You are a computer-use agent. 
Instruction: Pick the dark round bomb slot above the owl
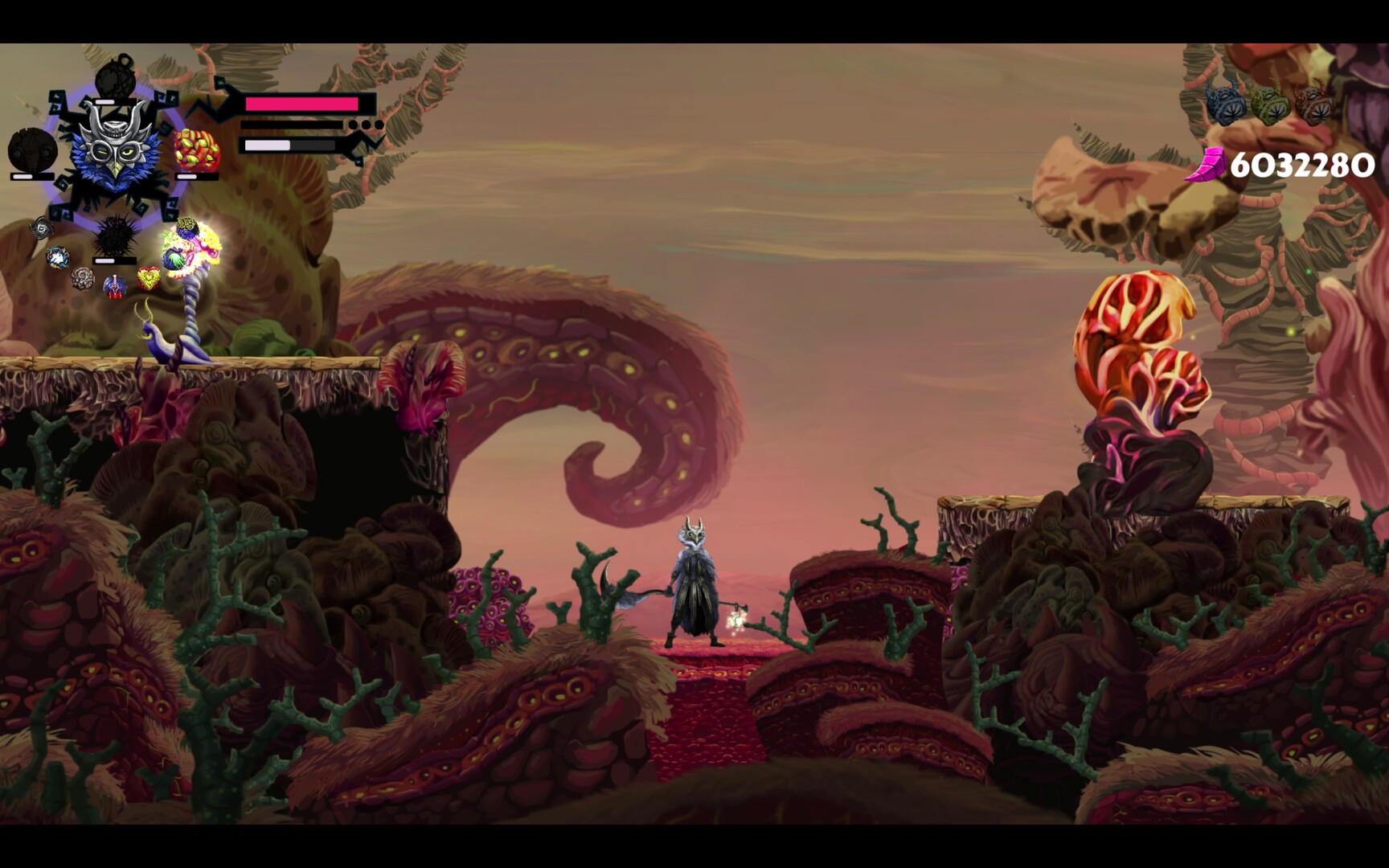pos(117,78)
